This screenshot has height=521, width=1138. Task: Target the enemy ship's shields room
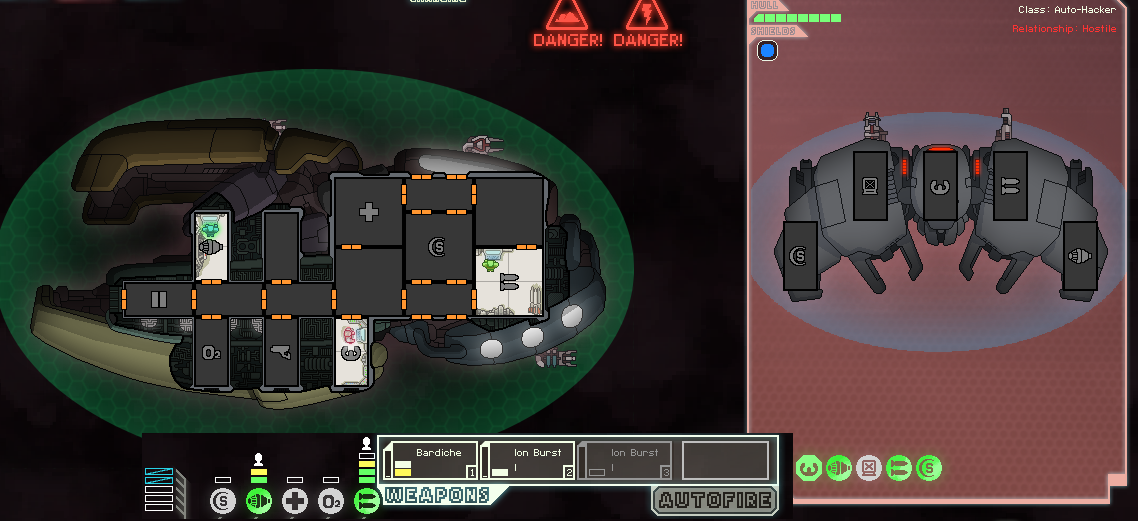tap(799, 259)
